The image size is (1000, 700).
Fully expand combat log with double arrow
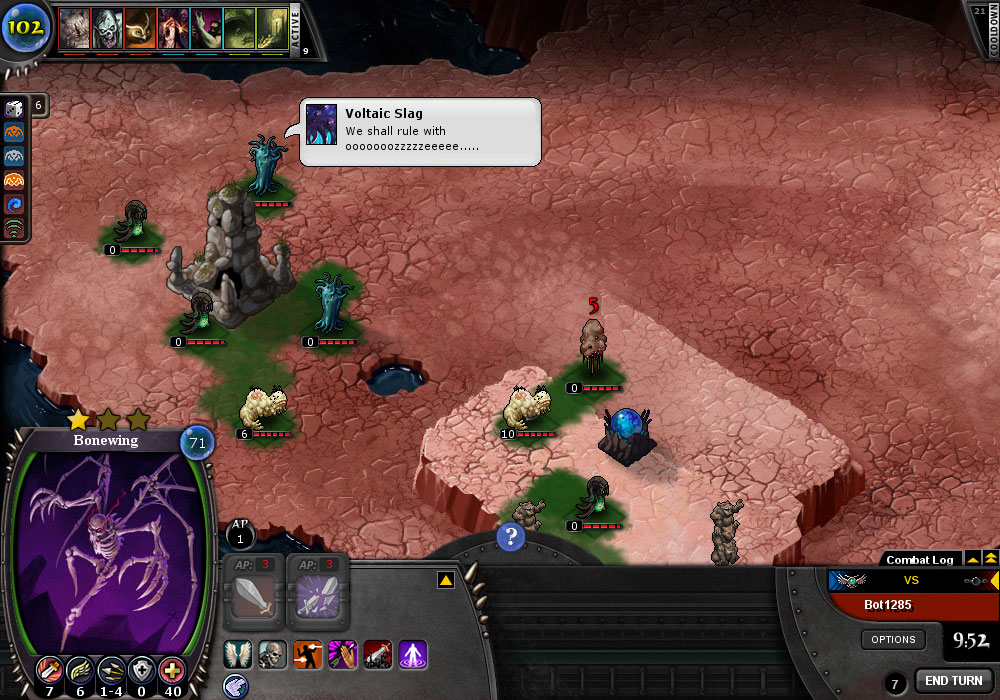990,558
